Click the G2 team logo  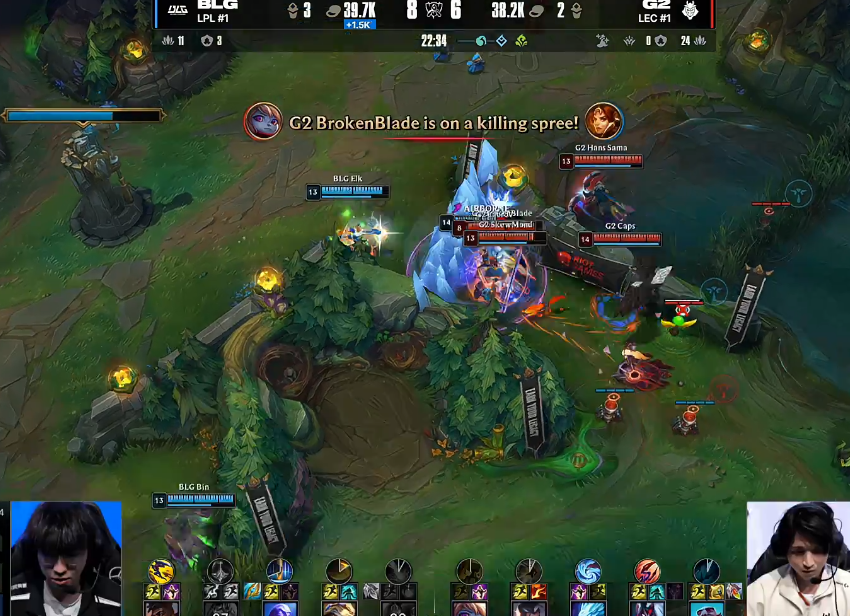coord(692,10)
